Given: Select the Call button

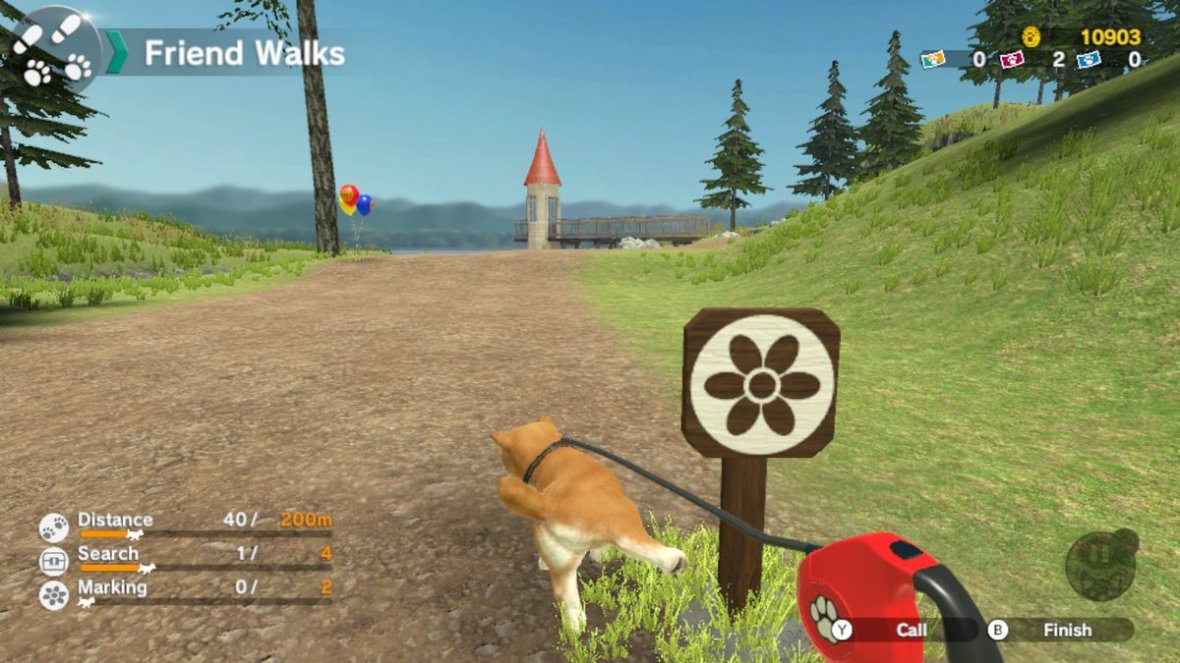Looking at the screenshot, I should pyautogui.click(x=900, y=630).
